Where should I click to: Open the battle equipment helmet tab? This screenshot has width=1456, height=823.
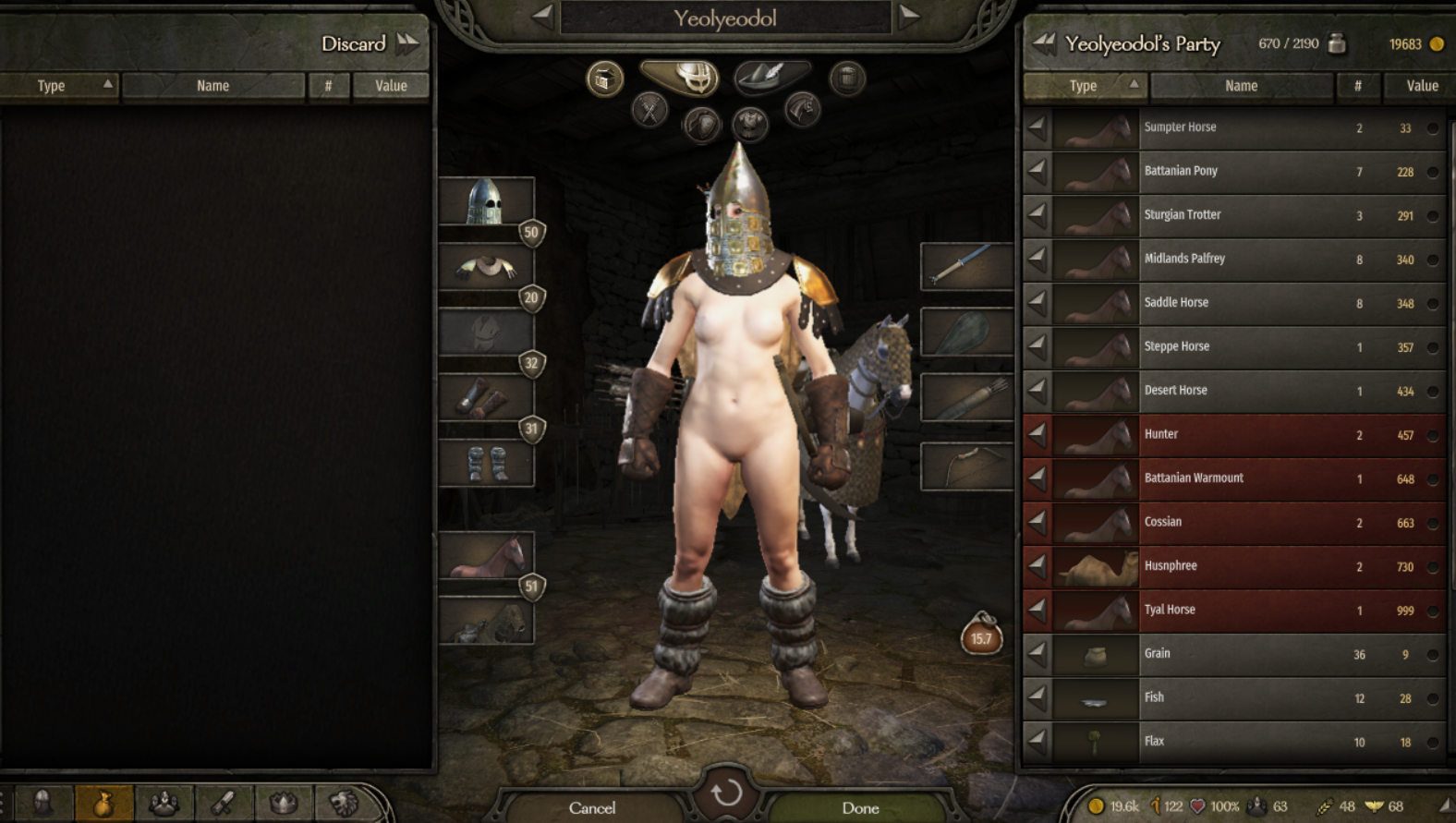681,77
